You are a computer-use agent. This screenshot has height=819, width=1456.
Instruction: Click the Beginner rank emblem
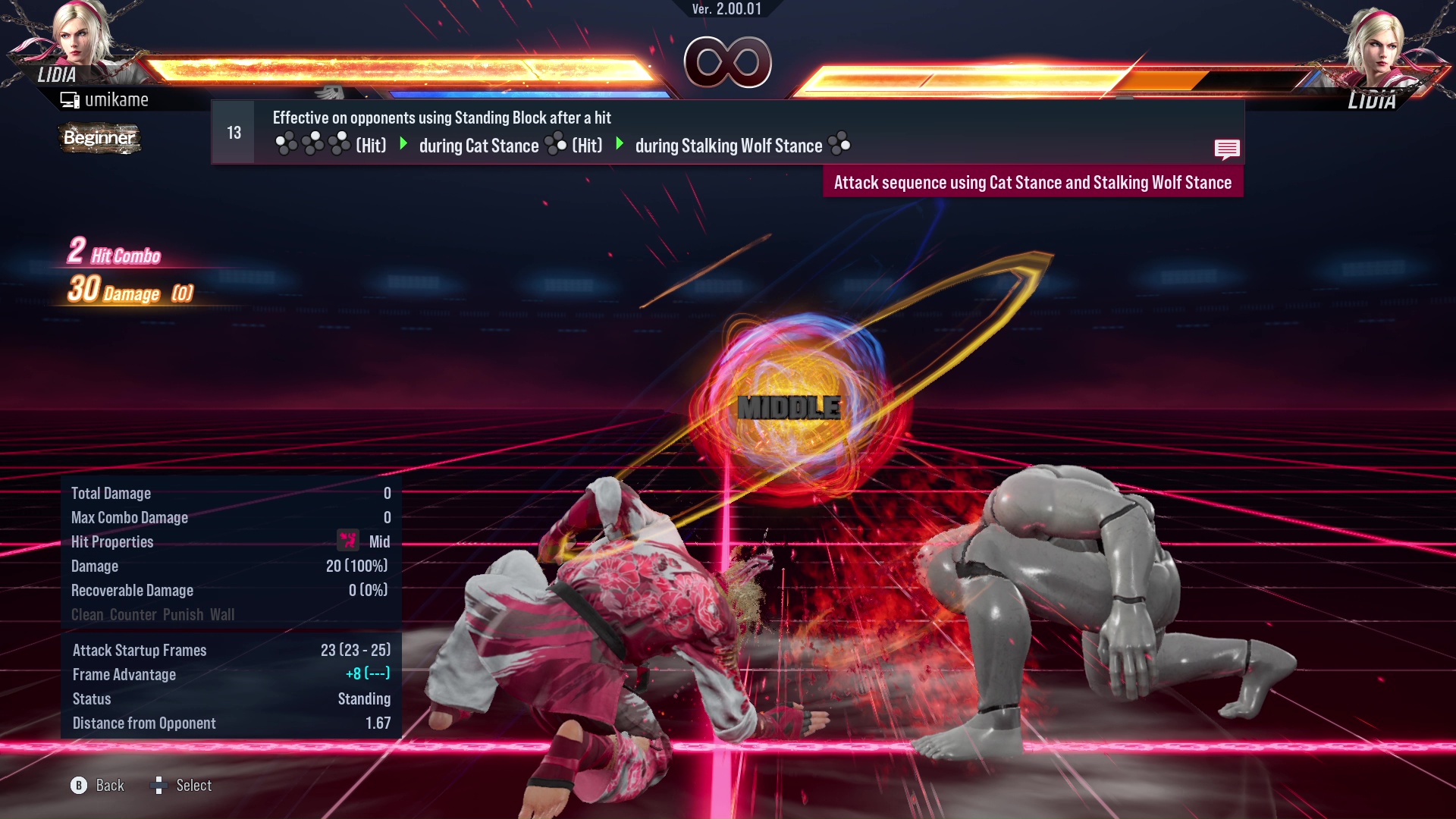tap(99, 138)
